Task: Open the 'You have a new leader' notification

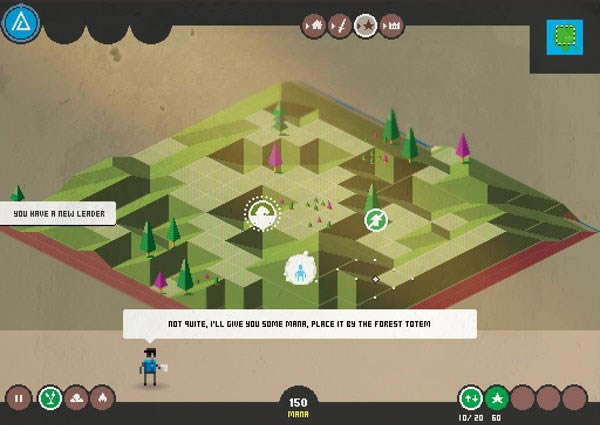Action: [59, 213]
